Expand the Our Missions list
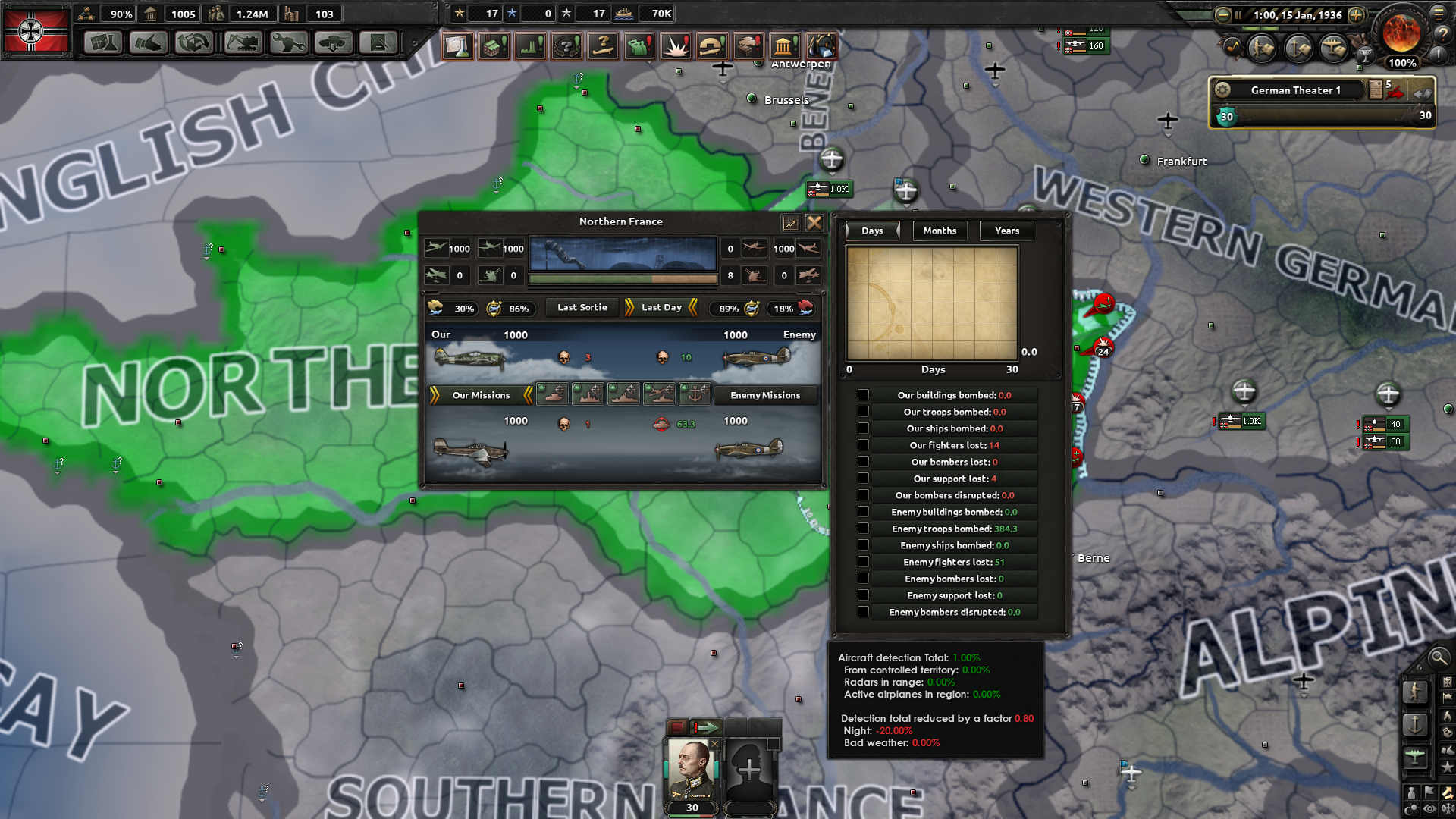 (482, 395)
